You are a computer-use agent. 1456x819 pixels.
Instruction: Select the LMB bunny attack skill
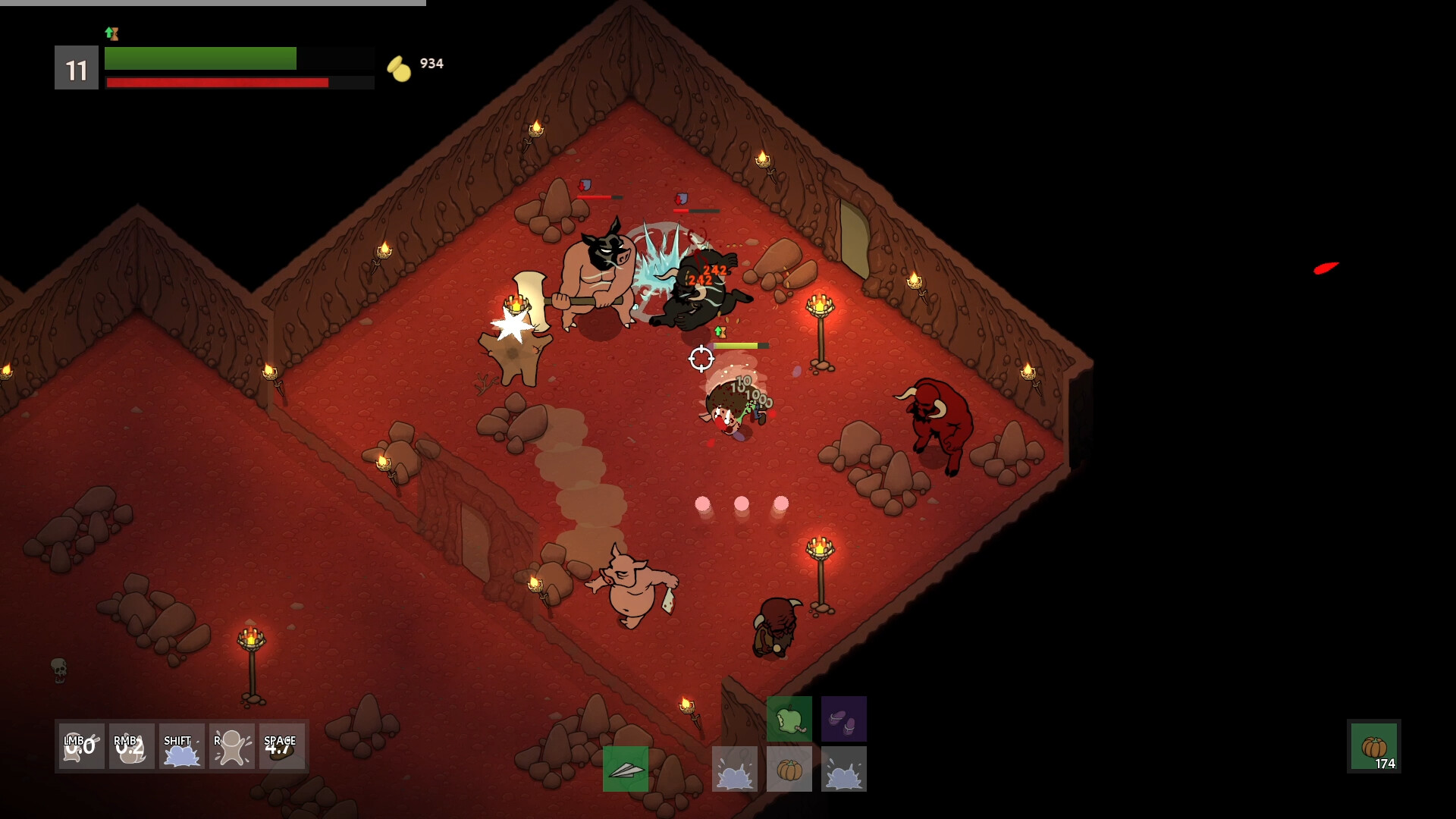80,747
